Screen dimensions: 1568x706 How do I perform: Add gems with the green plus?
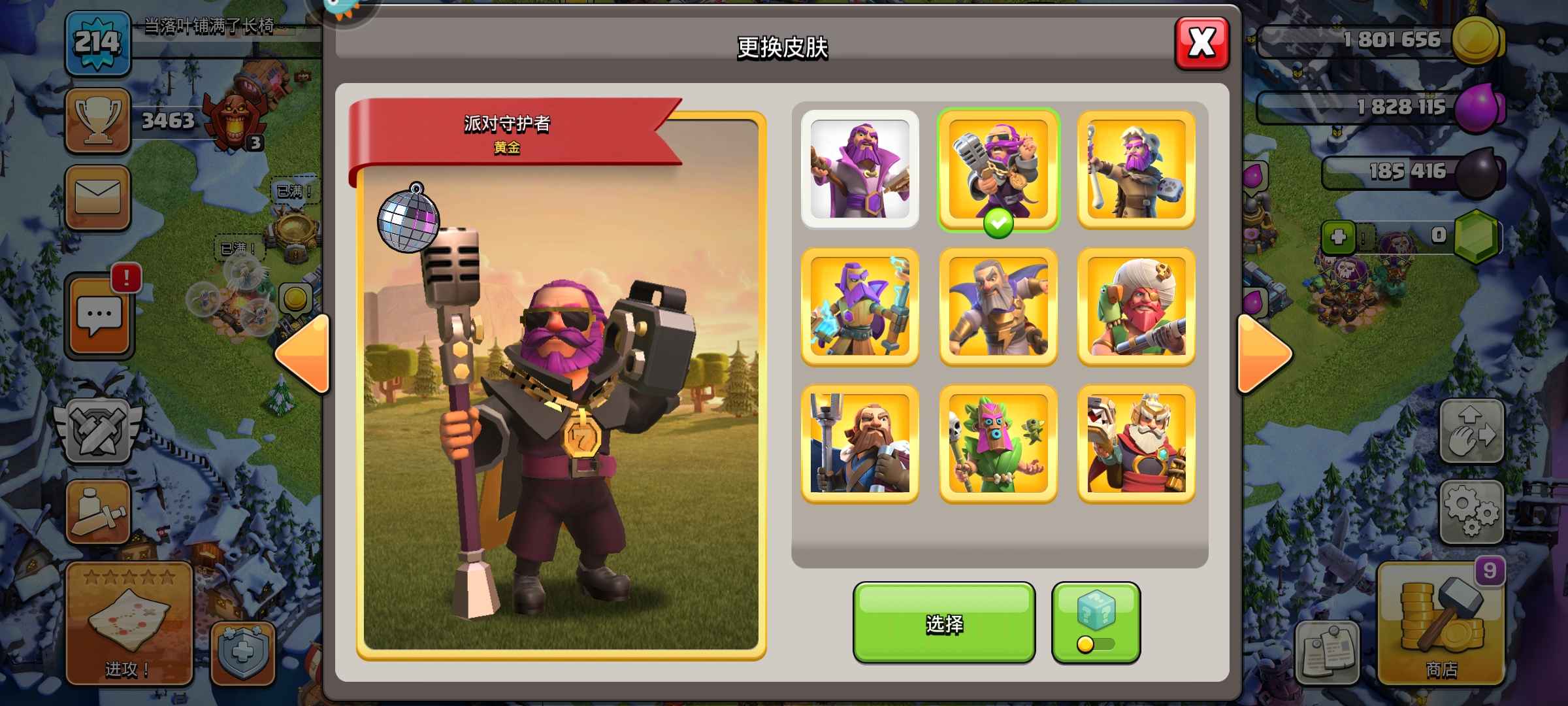click(x=1338, y=237)
